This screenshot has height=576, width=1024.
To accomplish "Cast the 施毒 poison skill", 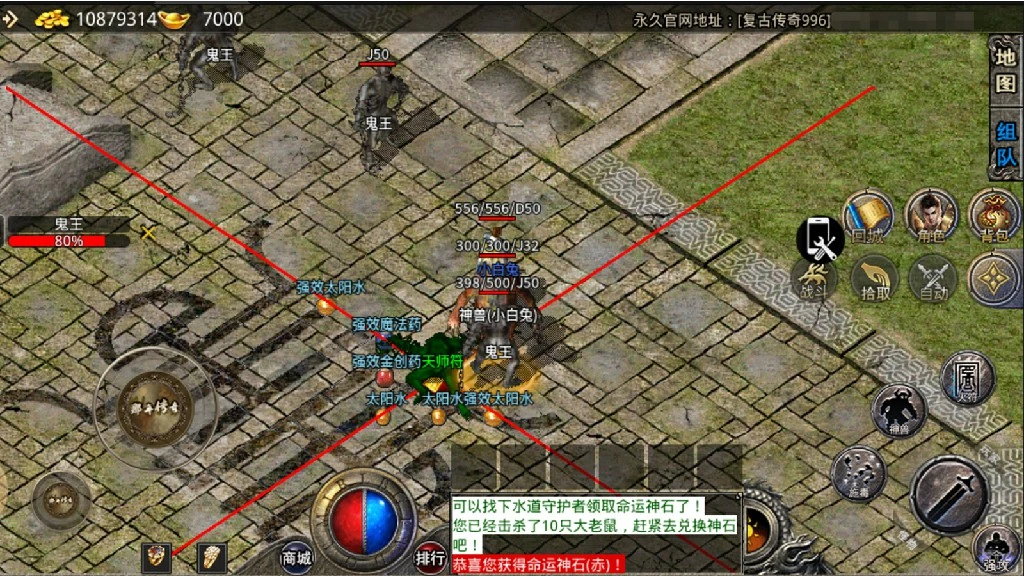I will [x=858, y=473].
